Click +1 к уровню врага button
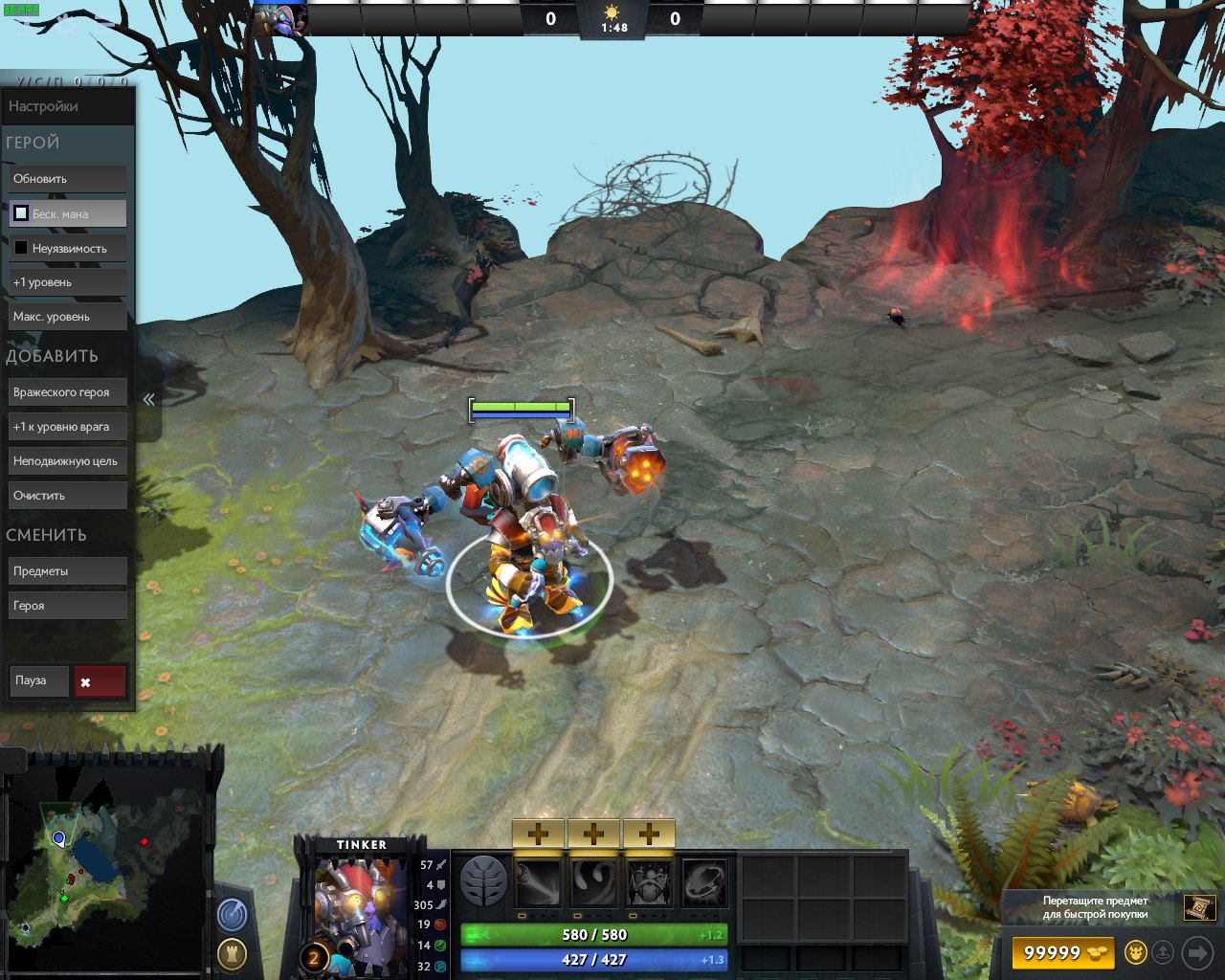This screenshot has width=1225, height=980. (x=67, y=427)
